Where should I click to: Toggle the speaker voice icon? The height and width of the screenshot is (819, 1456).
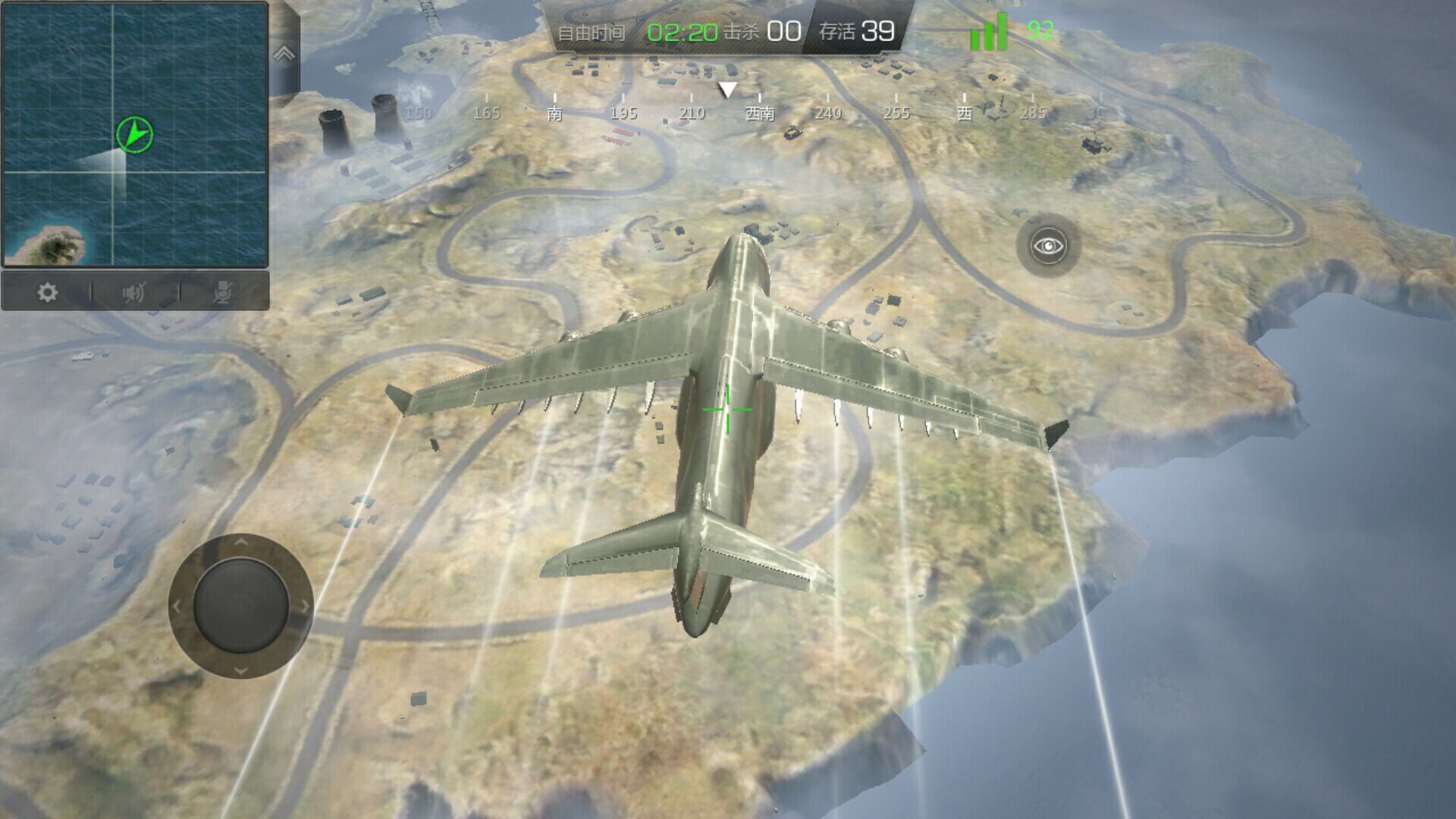[x=134, y=293]
